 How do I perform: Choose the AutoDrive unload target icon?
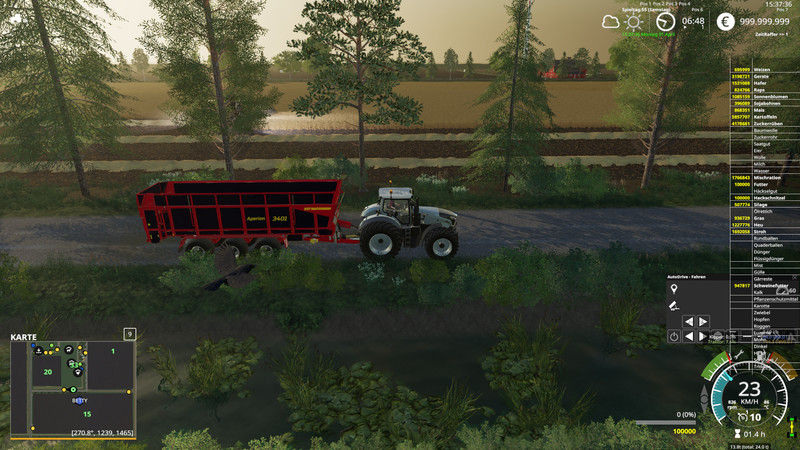tap(674, 305)
